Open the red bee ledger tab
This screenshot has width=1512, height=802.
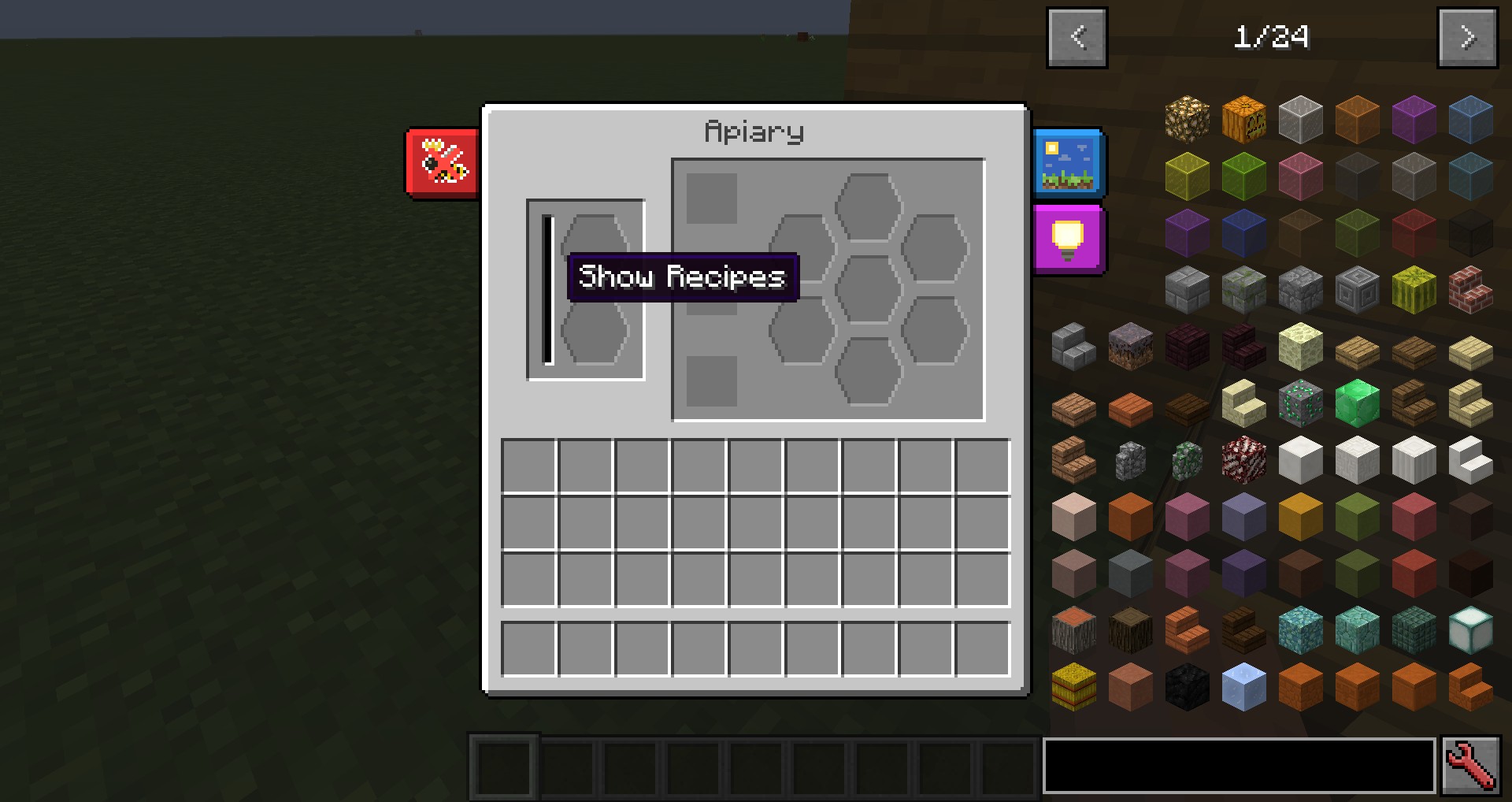442,162
